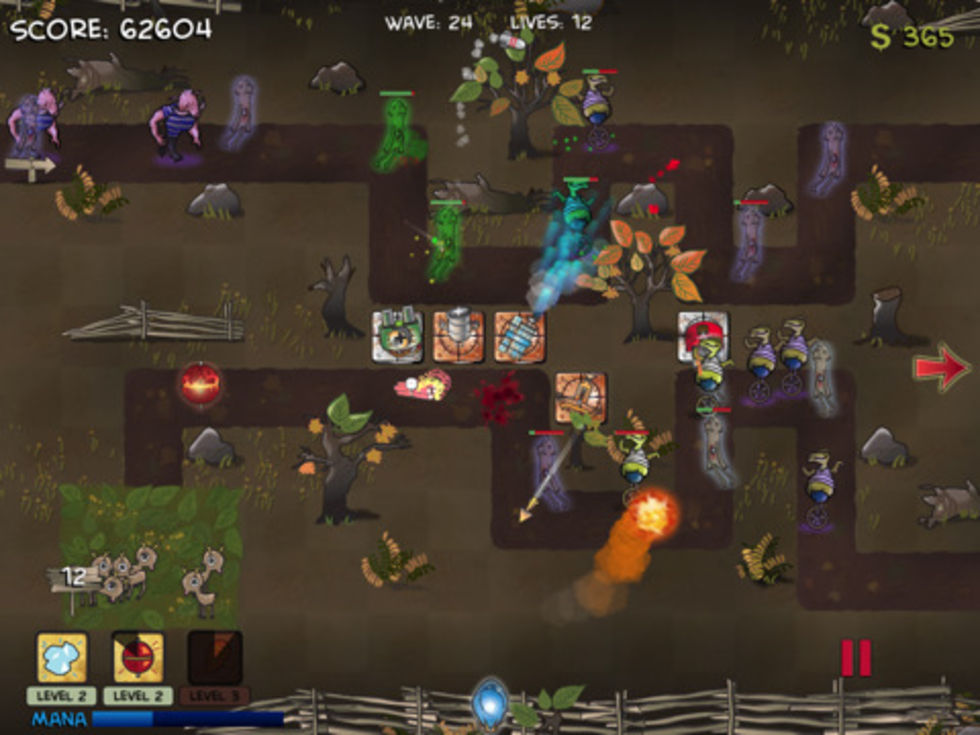Select the dark locked Level 3 spell

[215, 657]
